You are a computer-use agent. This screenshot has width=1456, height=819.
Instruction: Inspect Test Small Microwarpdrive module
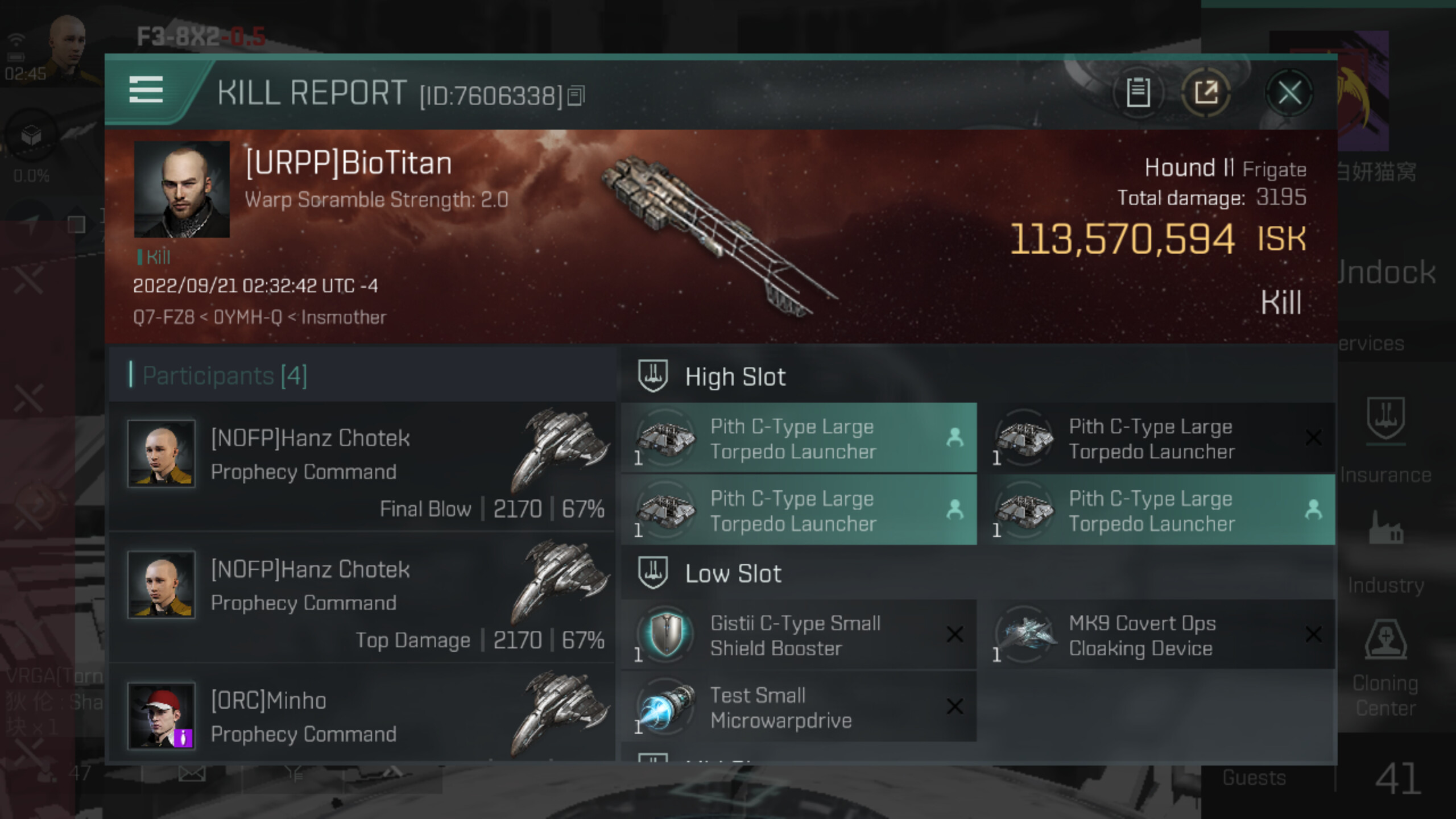(x=796, y=708)
